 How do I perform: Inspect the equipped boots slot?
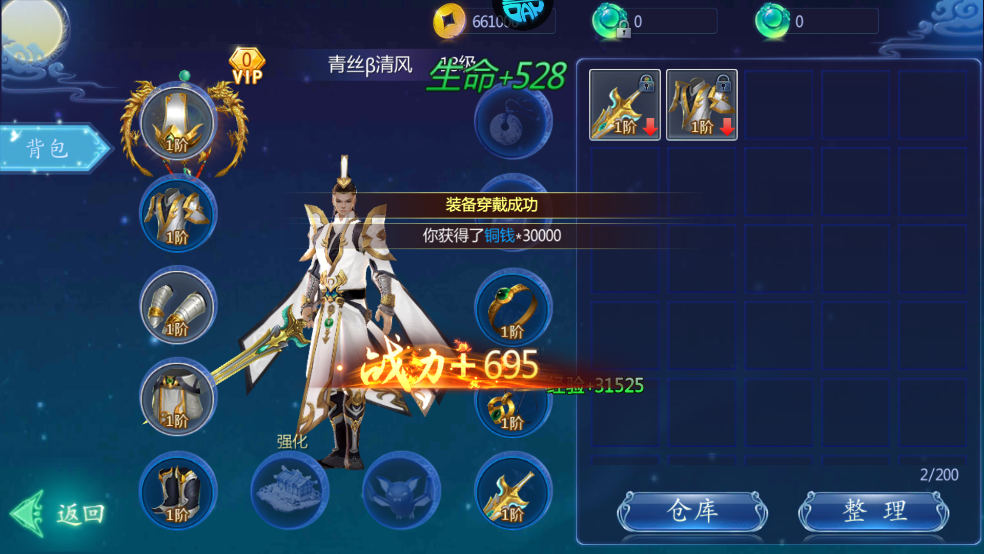[x=177, y=490]
